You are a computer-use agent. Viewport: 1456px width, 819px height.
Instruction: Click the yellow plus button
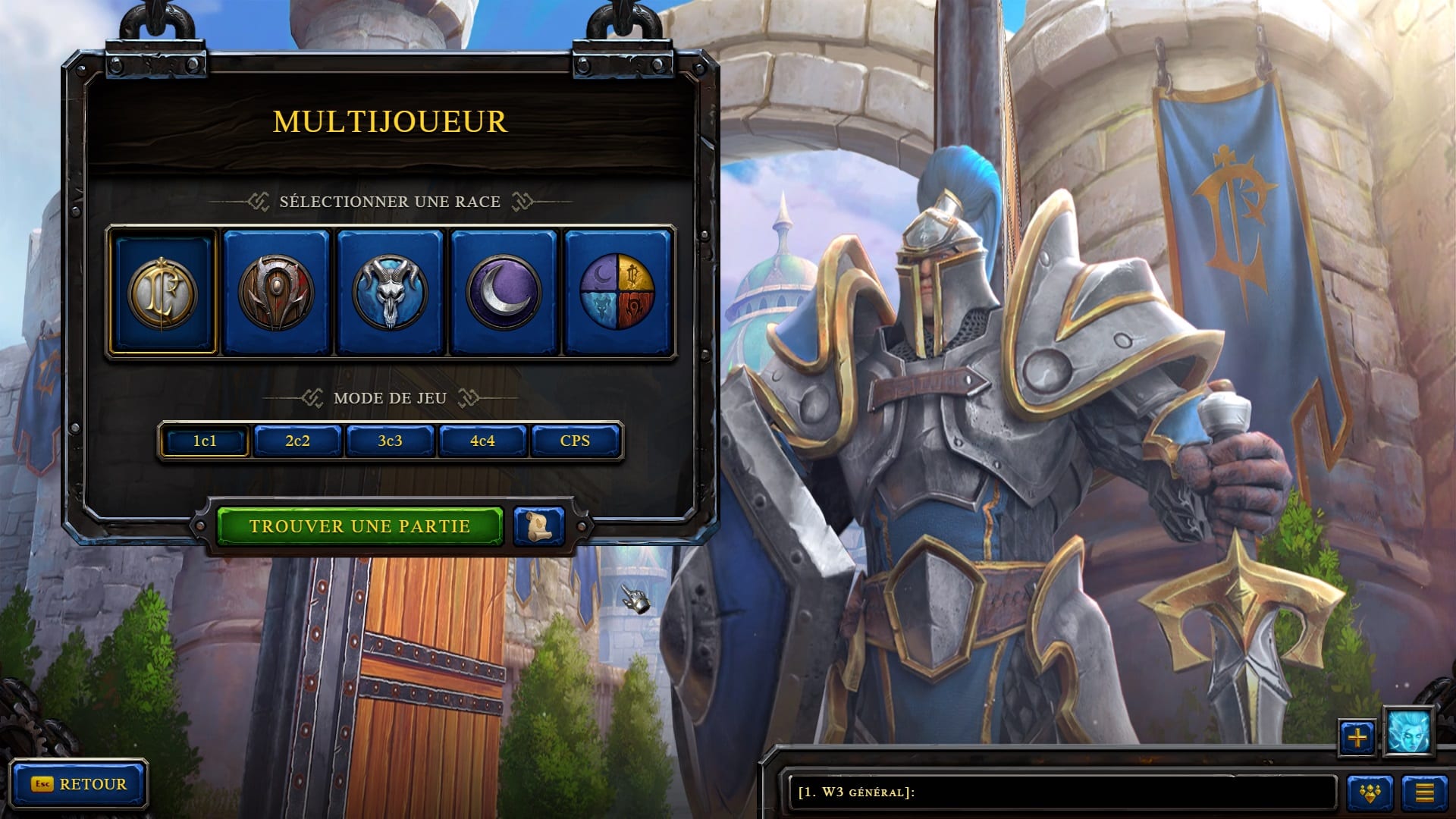click(1357, 737)
